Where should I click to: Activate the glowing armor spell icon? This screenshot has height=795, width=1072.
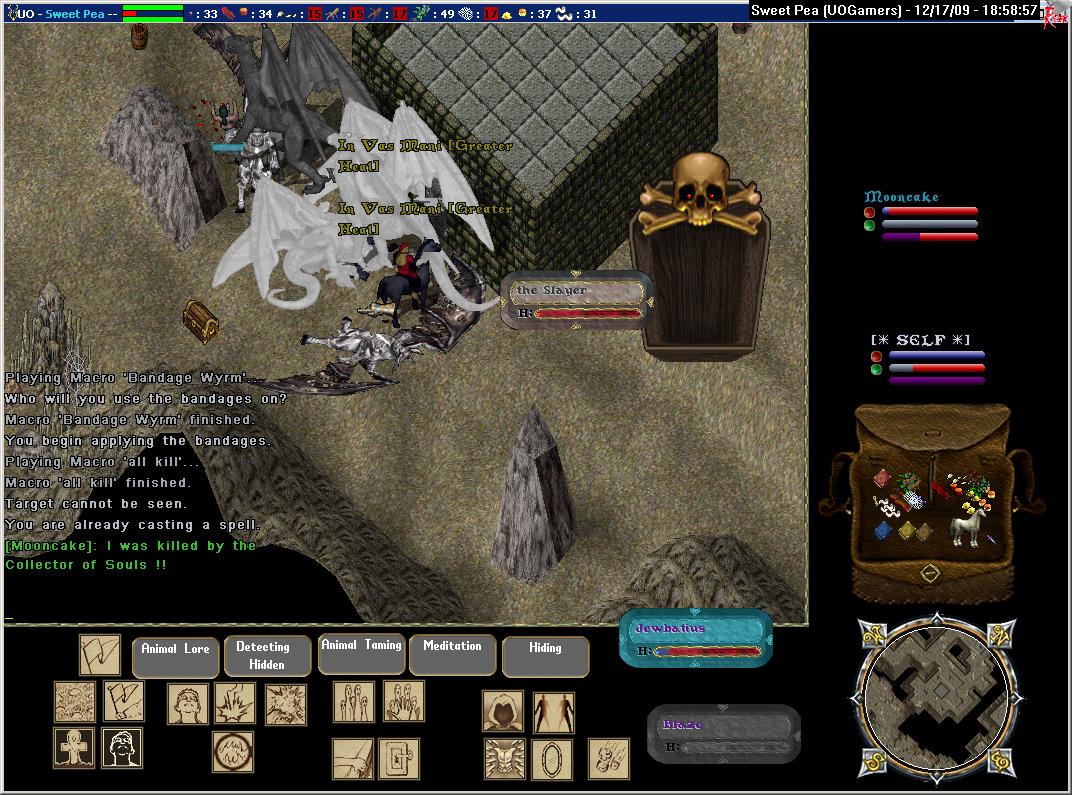503,758
